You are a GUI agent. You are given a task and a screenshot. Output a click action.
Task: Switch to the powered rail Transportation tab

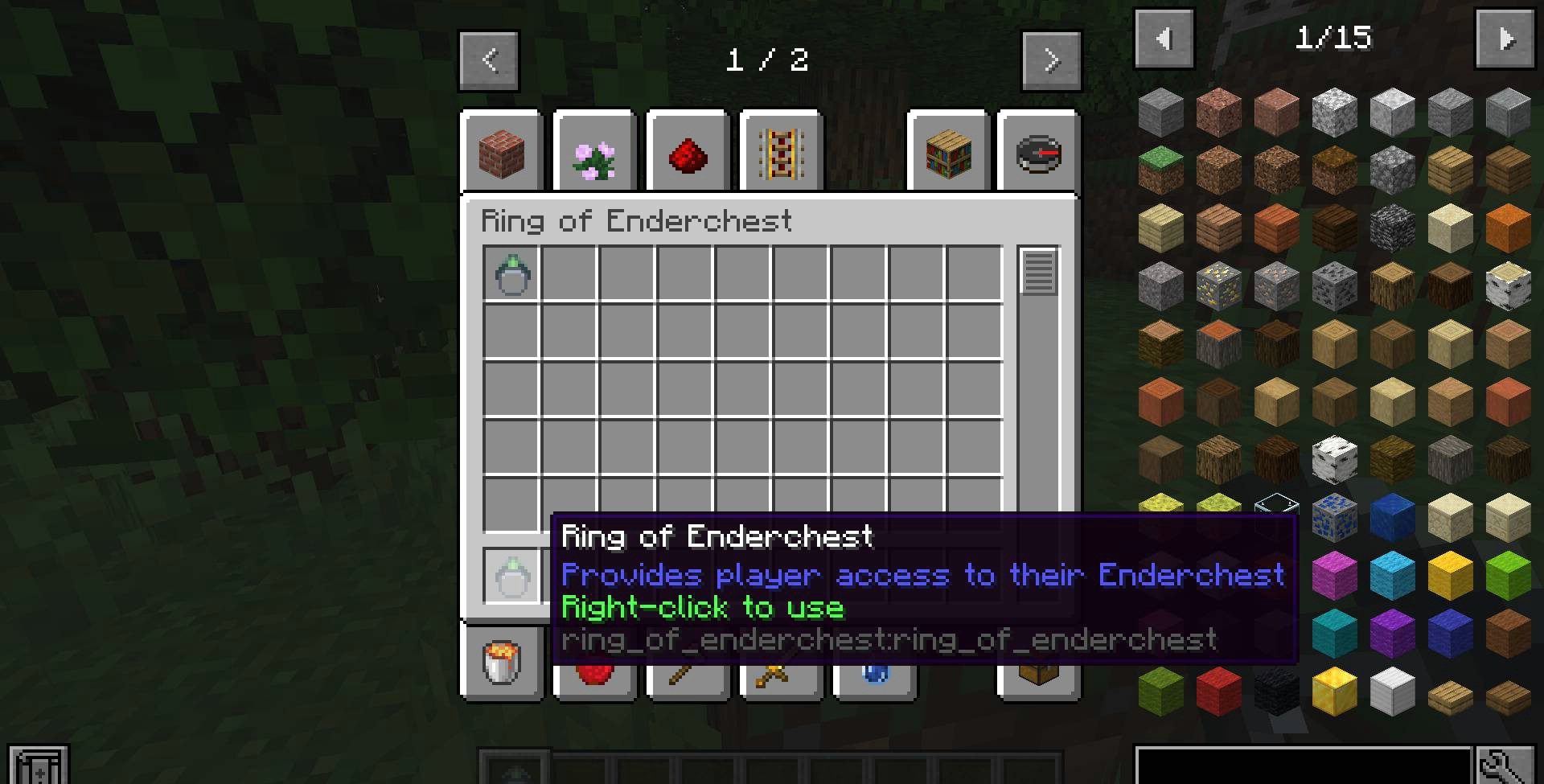tap(782, 153)
